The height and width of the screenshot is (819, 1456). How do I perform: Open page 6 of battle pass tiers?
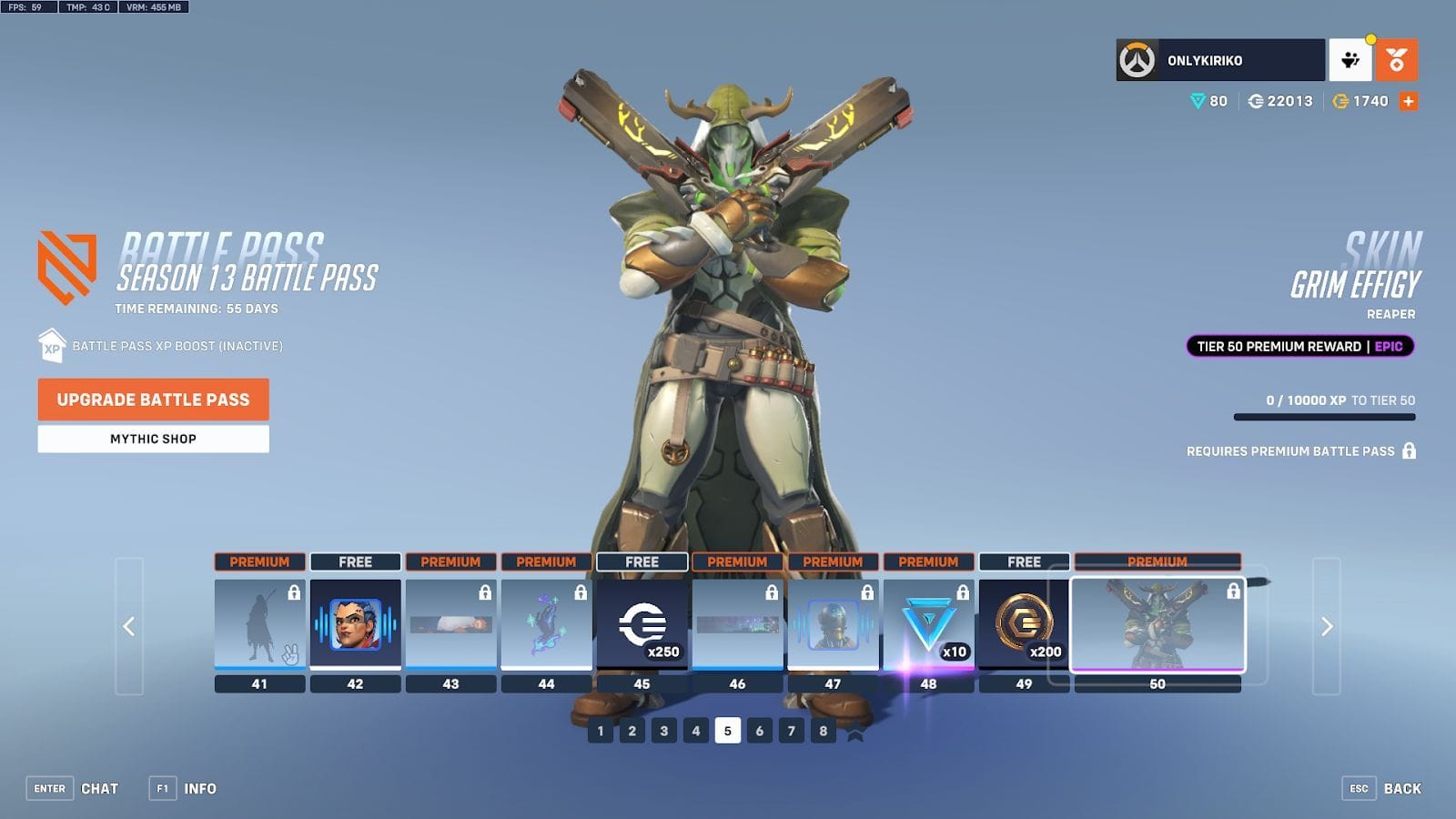point(758,731)
